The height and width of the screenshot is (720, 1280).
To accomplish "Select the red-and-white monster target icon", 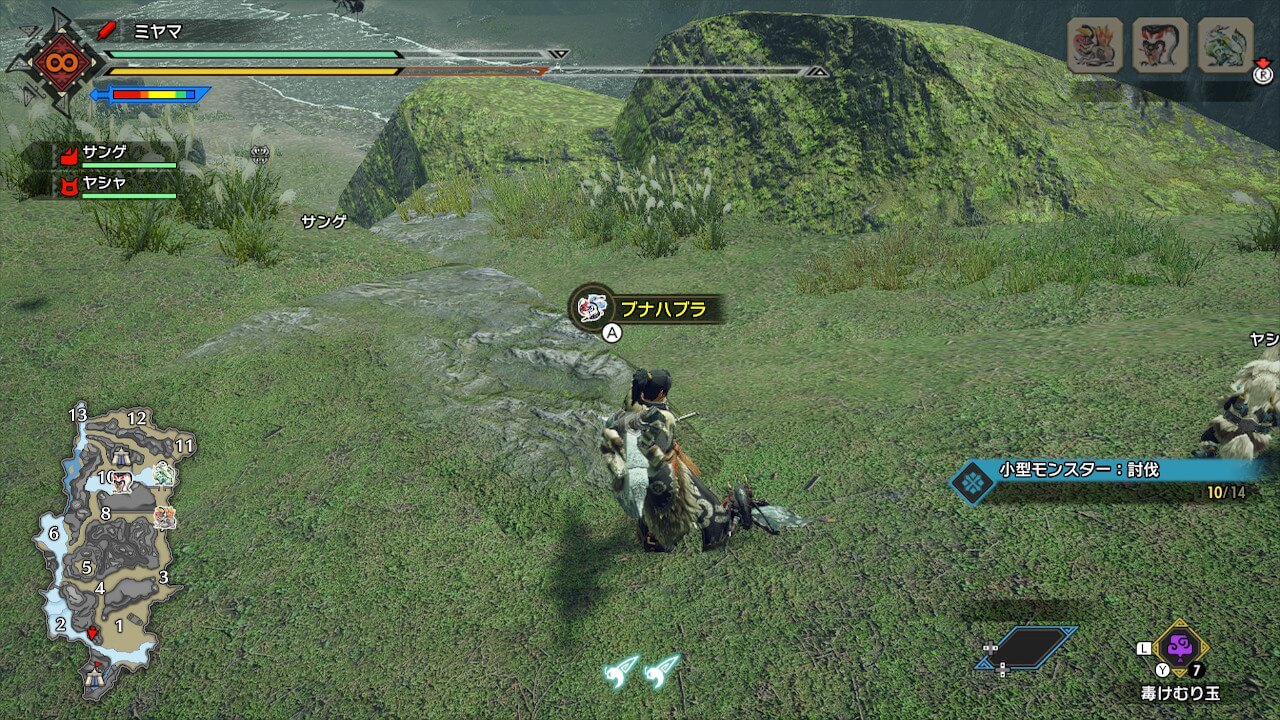I will pyautogui.click(x=1160, y=46).
